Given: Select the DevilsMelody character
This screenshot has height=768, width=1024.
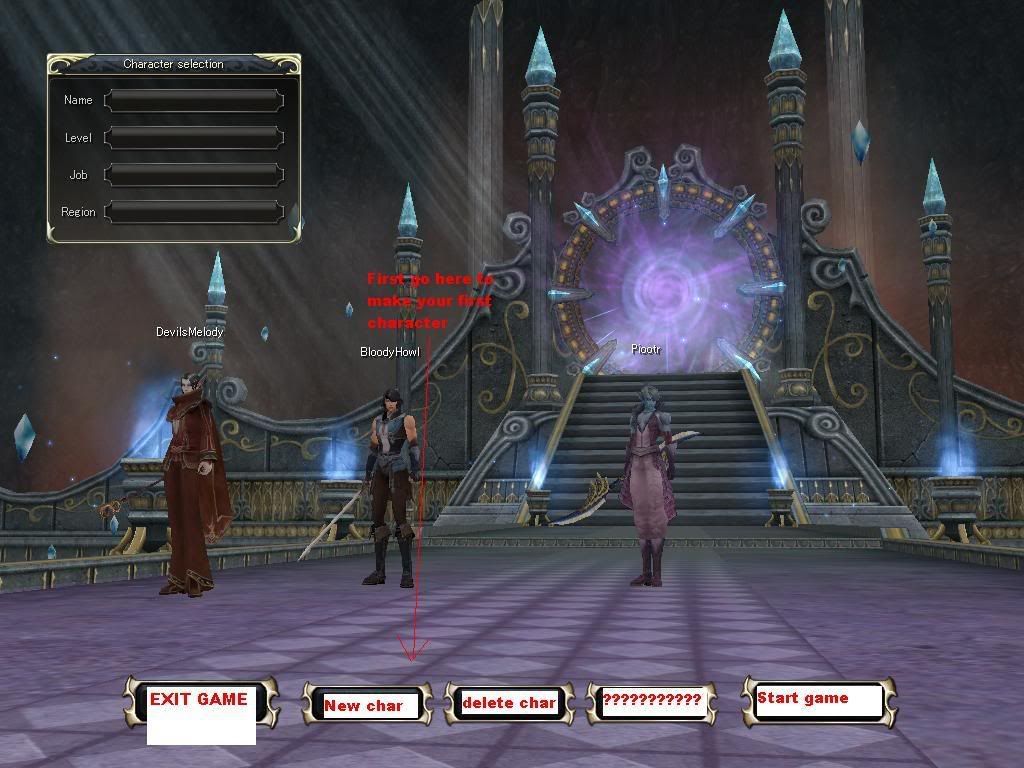Looking at the screenshot, I should (x=189, y=480).
